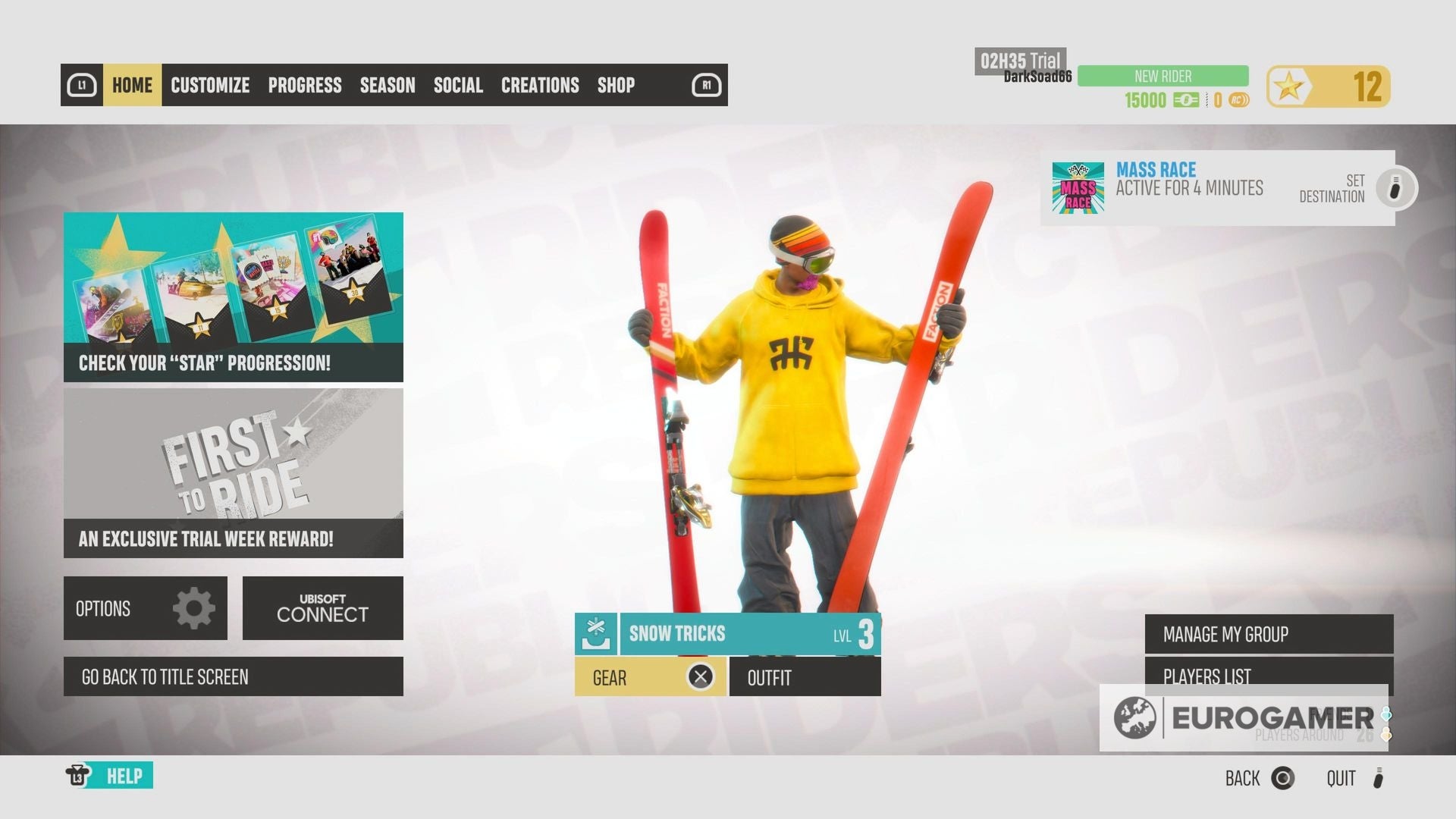Screen dimensions: 1456x819
Task: Select the Options gear icon
Action: point(195,607)
